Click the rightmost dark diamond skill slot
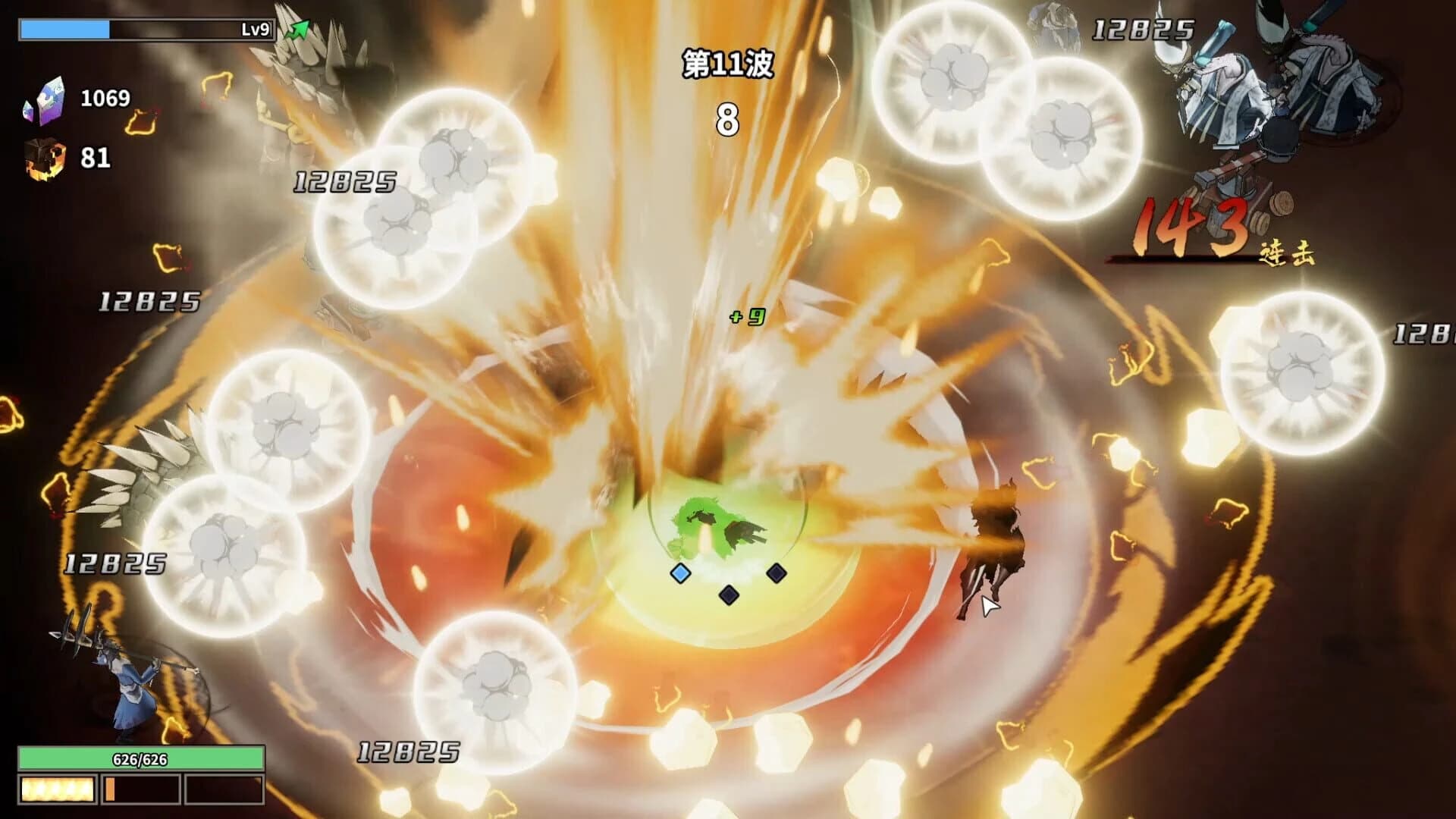 click(775, 574)
